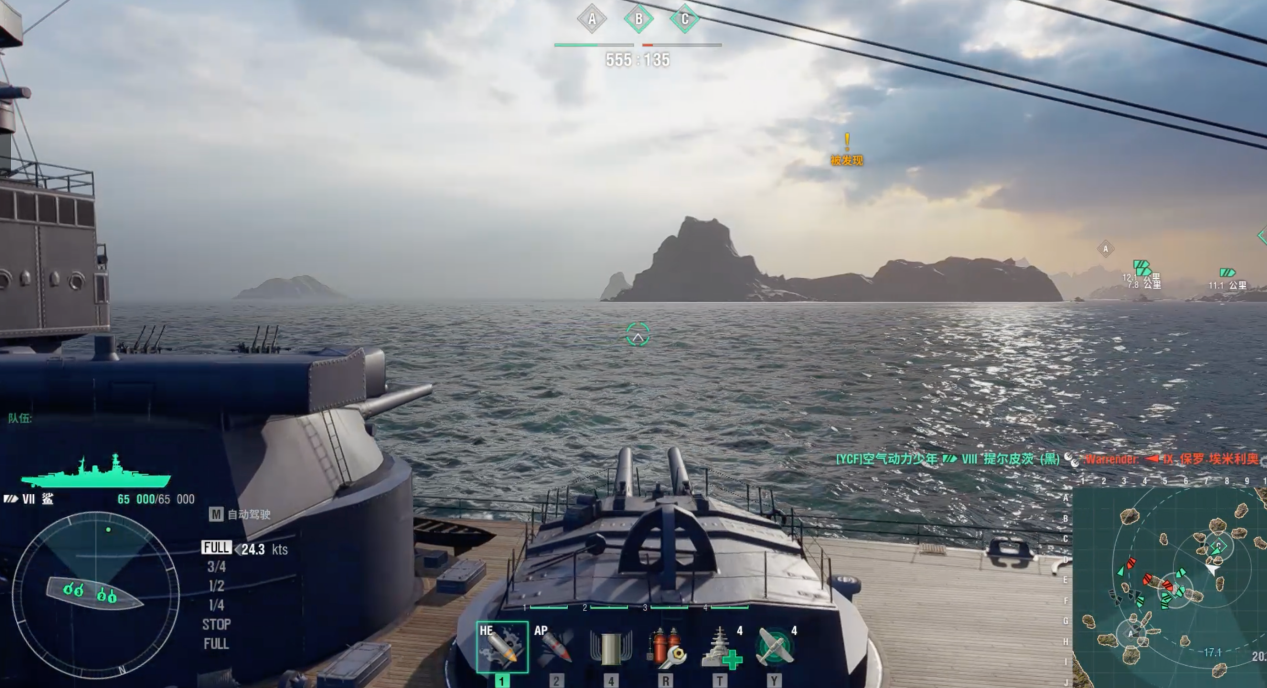
Task: Switch to AP shell ammunition
Action: point(556,647)
